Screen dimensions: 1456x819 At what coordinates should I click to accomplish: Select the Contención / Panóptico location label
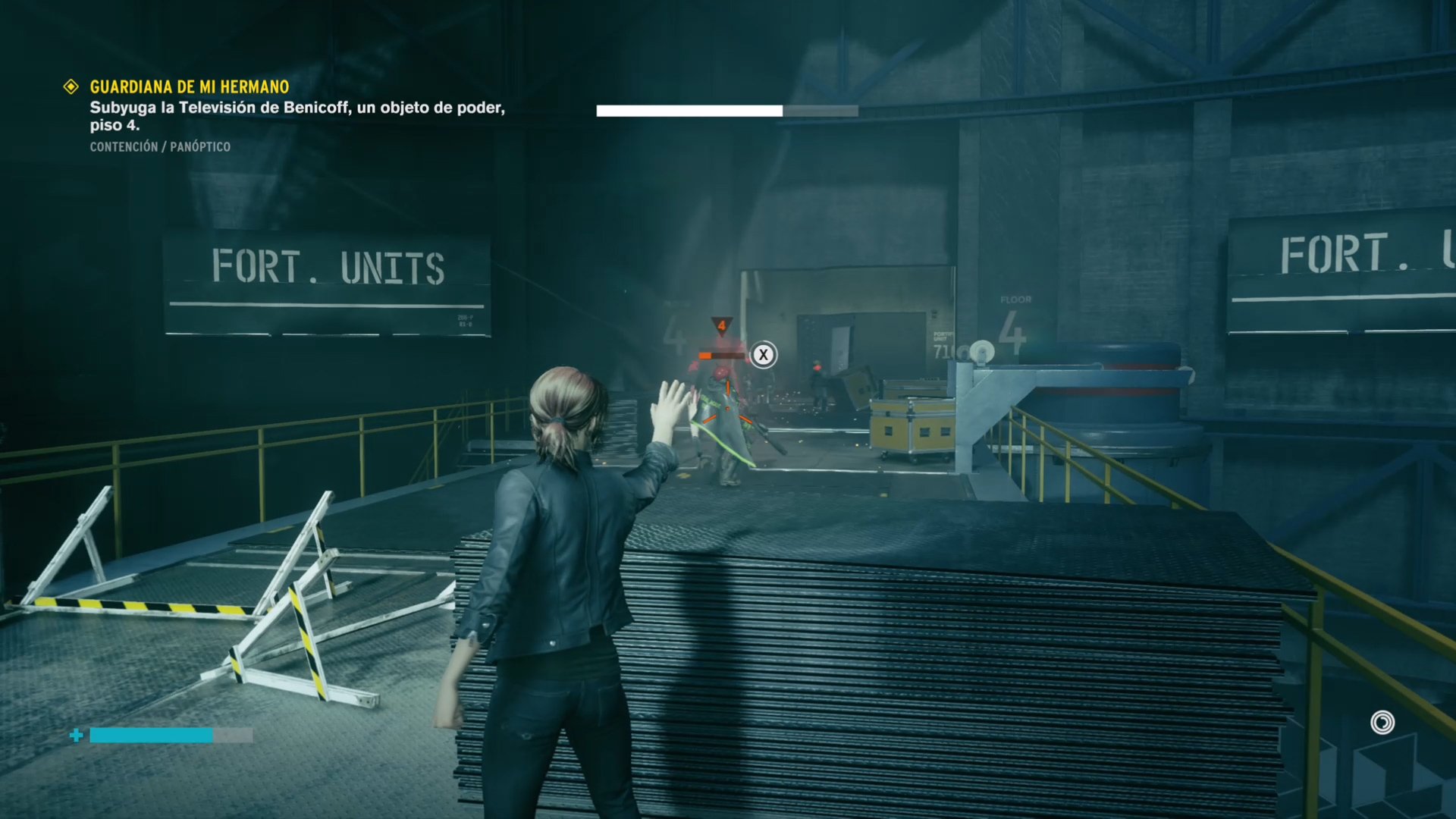(160, 147)
